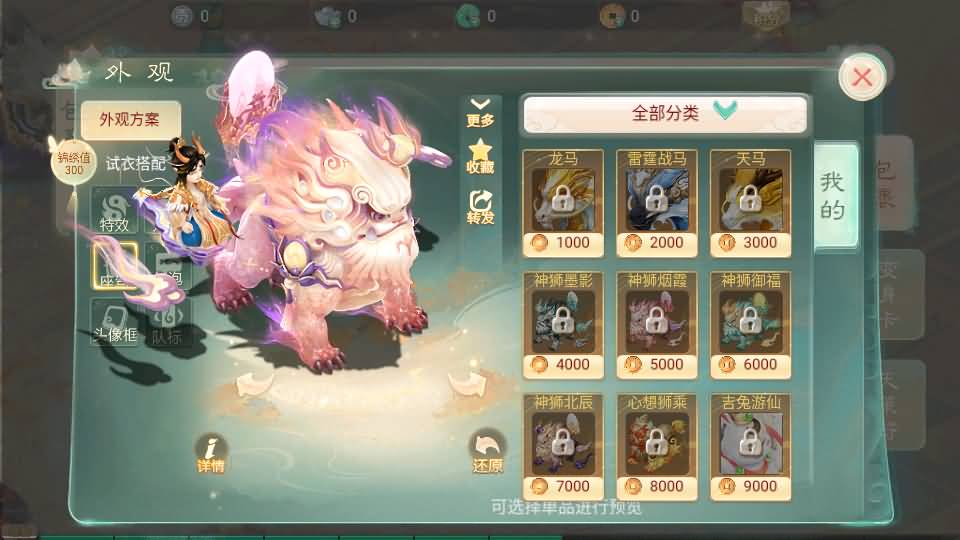
Task: Open the 外观方案 appearance scheme
Action: coord(130,121)
